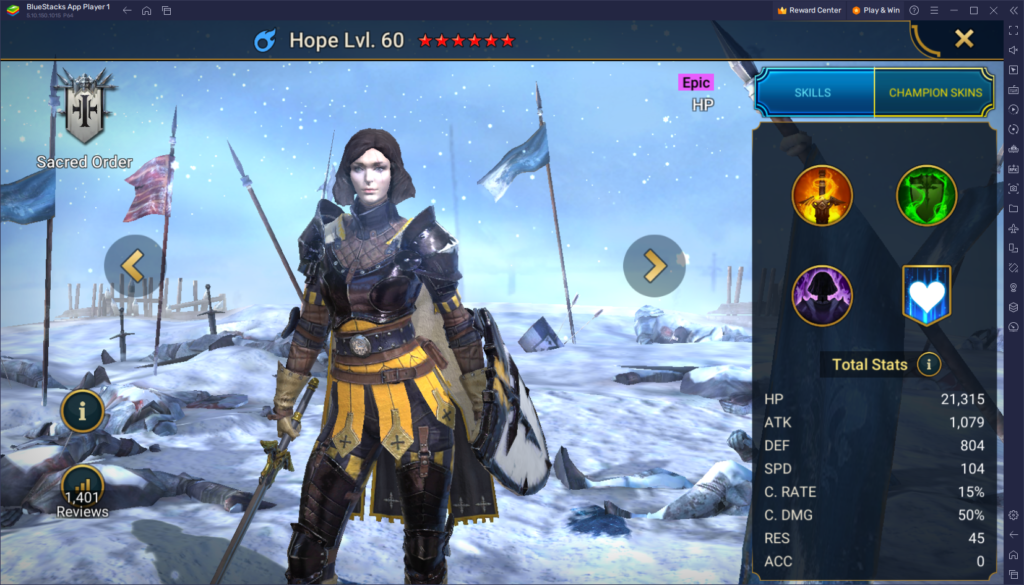This screenshot has height=585, width=1024.
Task: Open the Champion Skins tab
Action: click(x=935, y=93)
